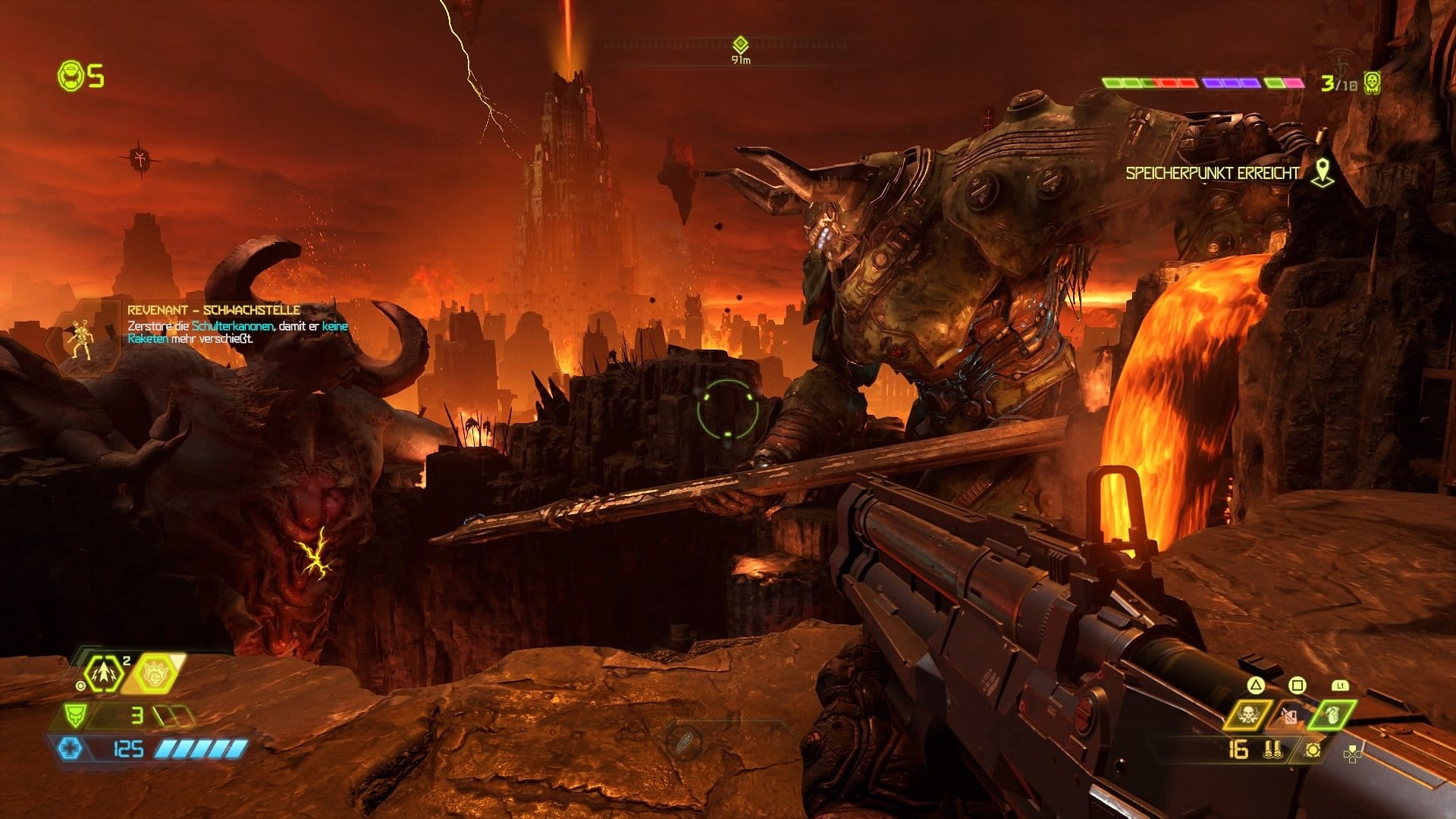Use the fuel canister Flame Belch icon
Viewport: 1456px width, 819px height.
(x=1290, y=714)
